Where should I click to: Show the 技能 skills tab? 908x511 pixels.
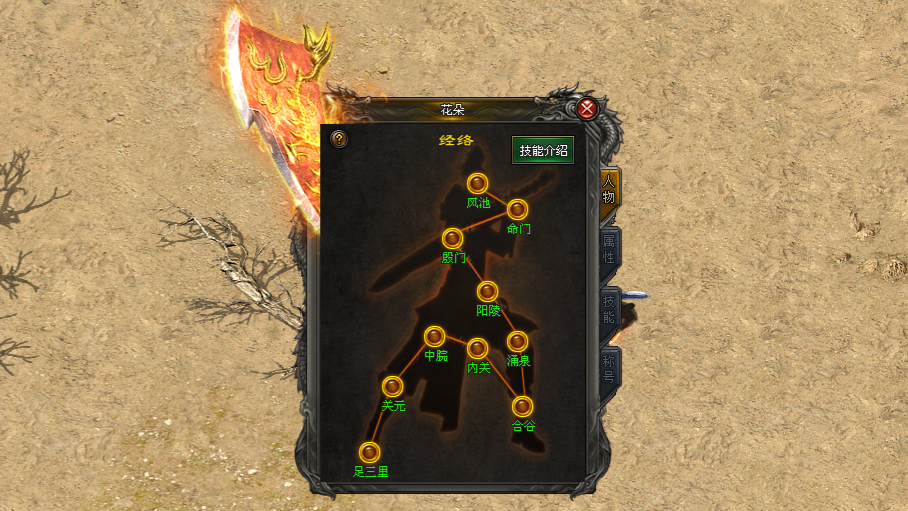pos(609,309)
